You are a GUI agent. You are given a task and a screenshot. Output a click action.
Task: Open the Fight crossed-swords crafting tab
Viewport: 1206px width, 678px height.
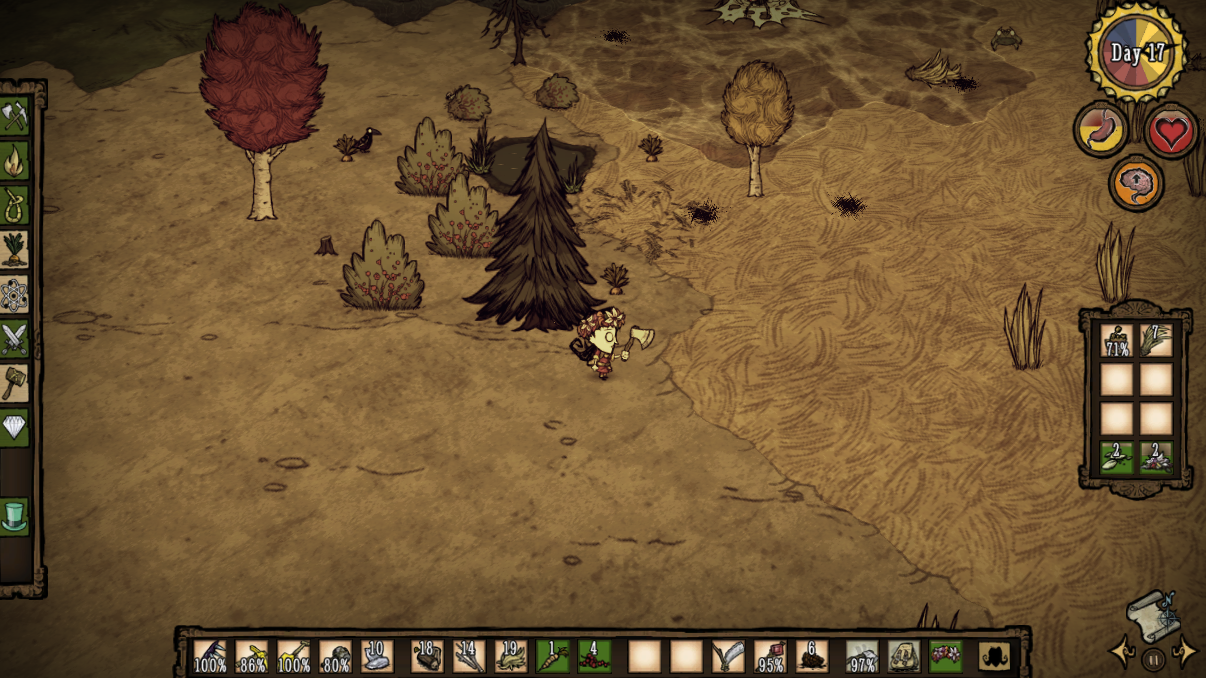(14, 339)
